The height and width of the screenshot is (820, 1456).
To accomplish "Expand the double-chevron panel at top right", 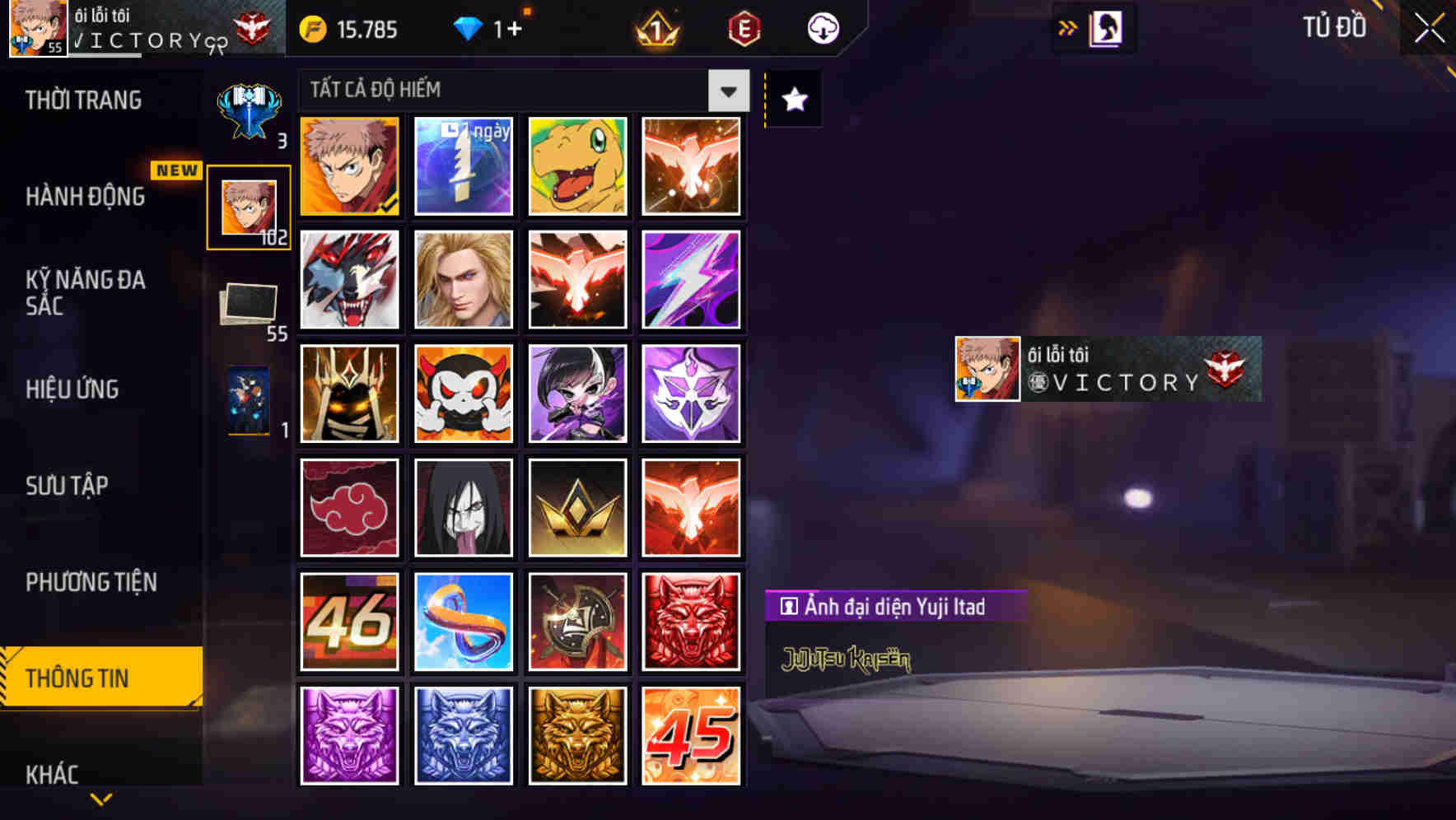I will click(x=1068, y=27).
